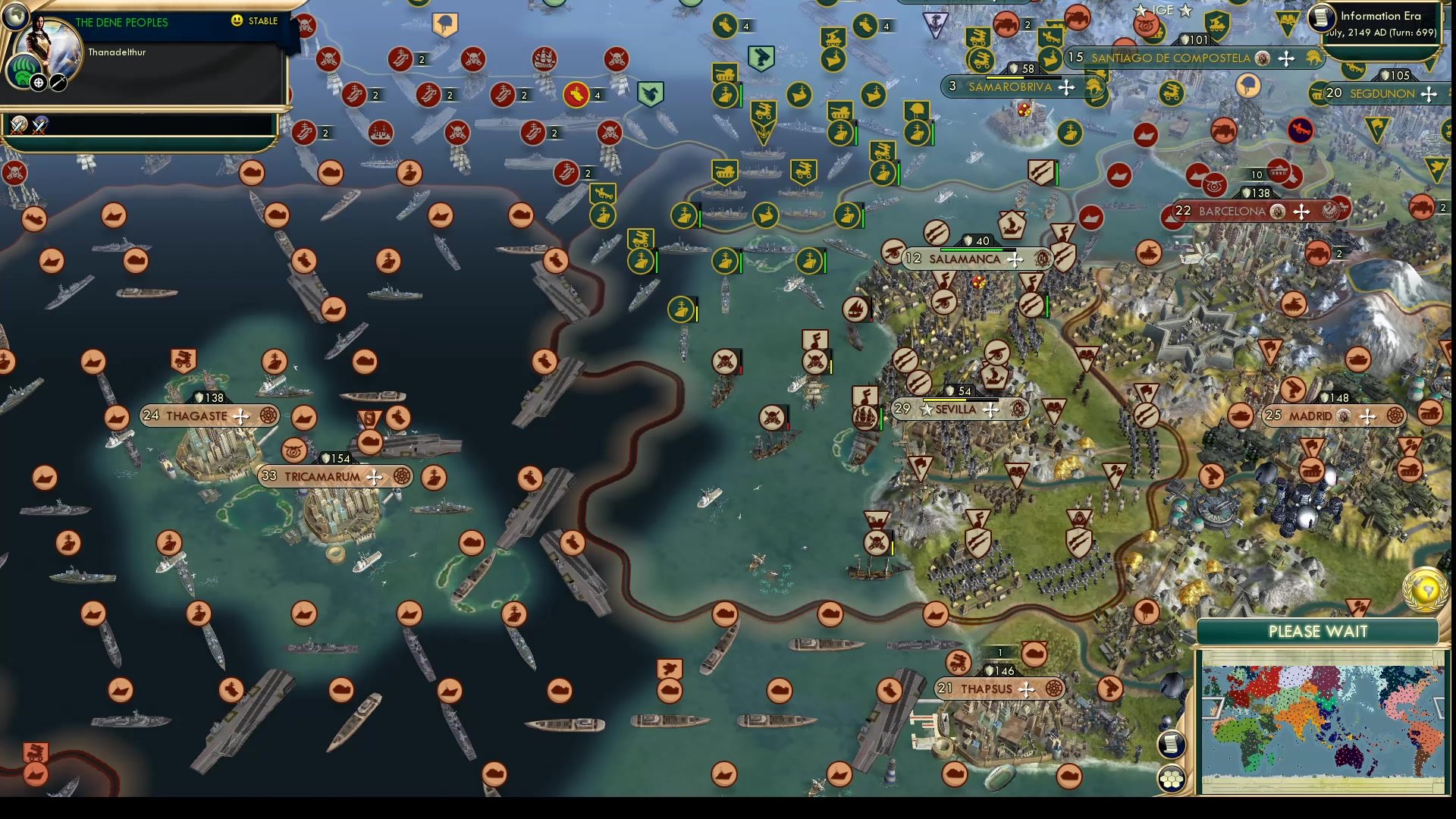Image resolution: width=1456 pixels, height=819 pixels.
Task: Select the sword icon on Thanadelthur's portrait
Action: (58, 83)
